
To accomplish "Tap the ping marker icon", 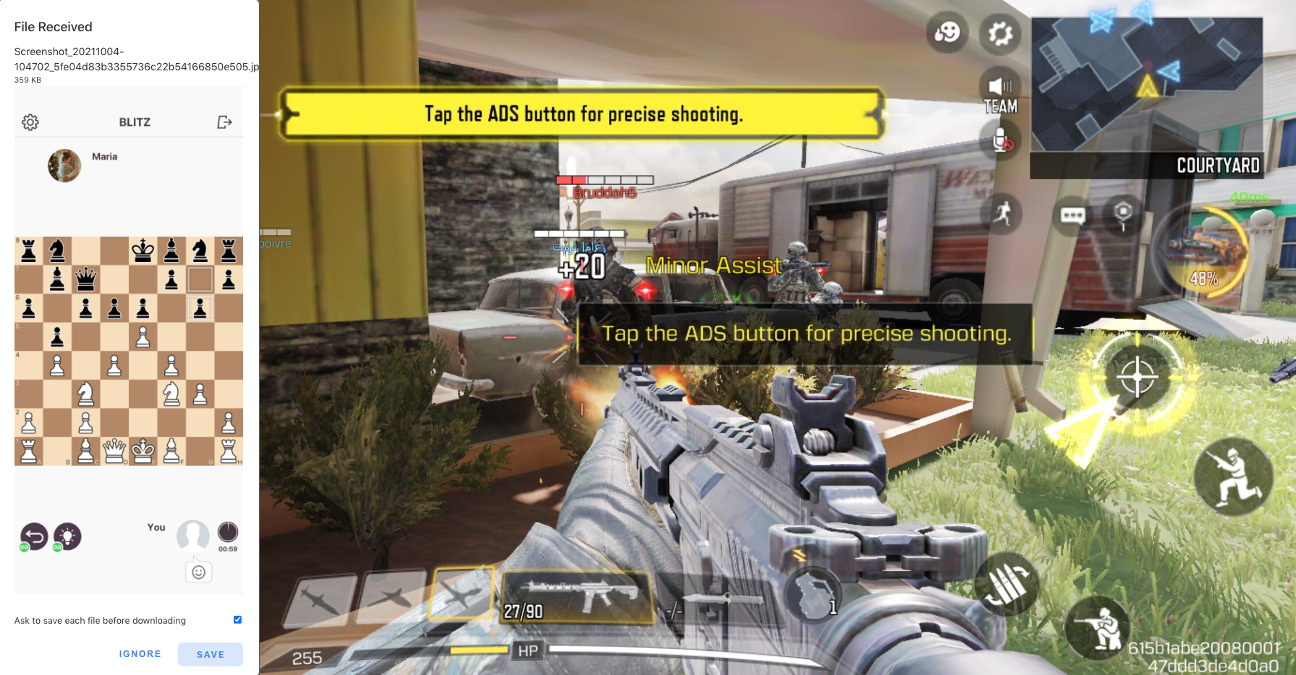I will (x=1124, y=213).
